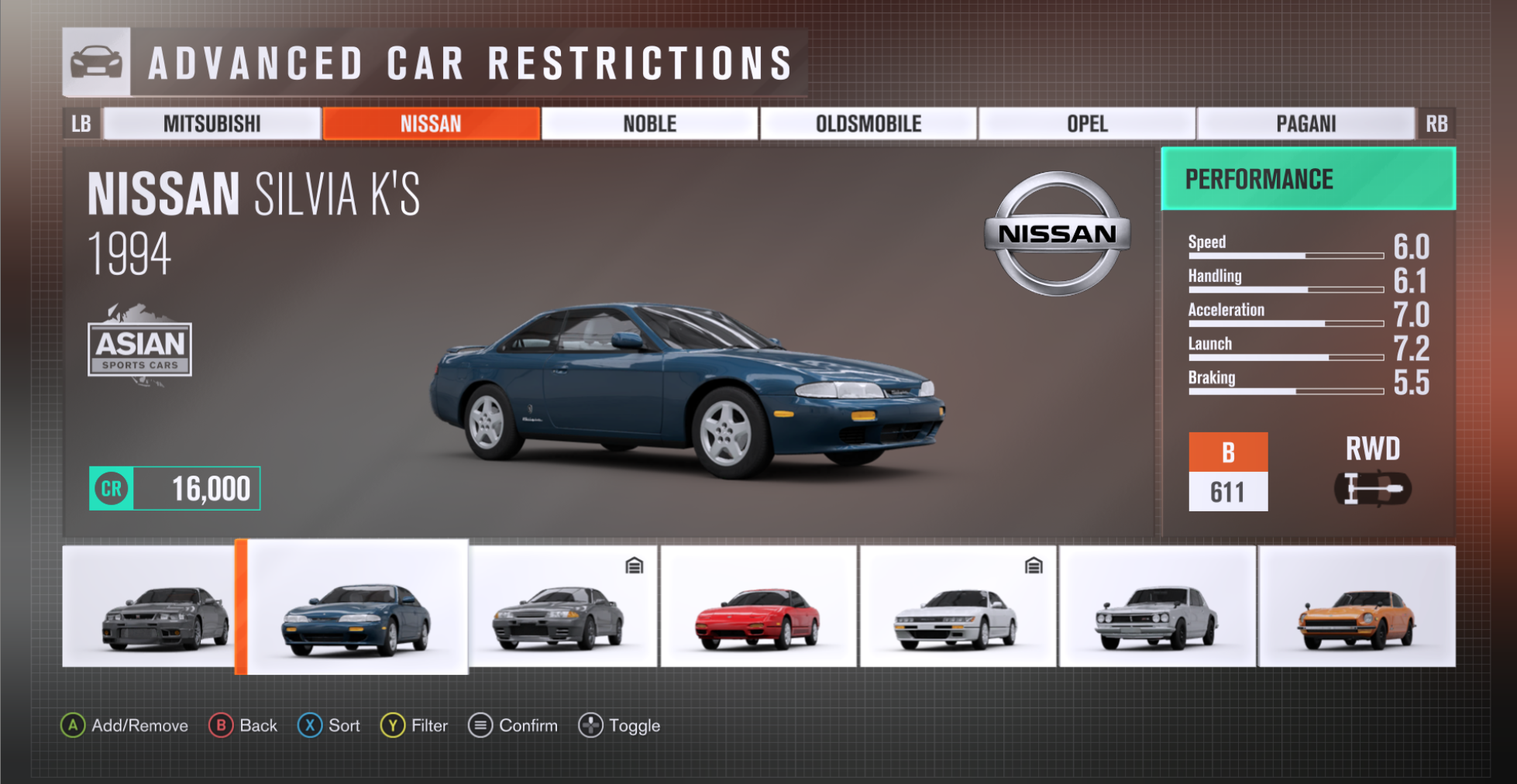Open the Filter option

coord(415,726)
